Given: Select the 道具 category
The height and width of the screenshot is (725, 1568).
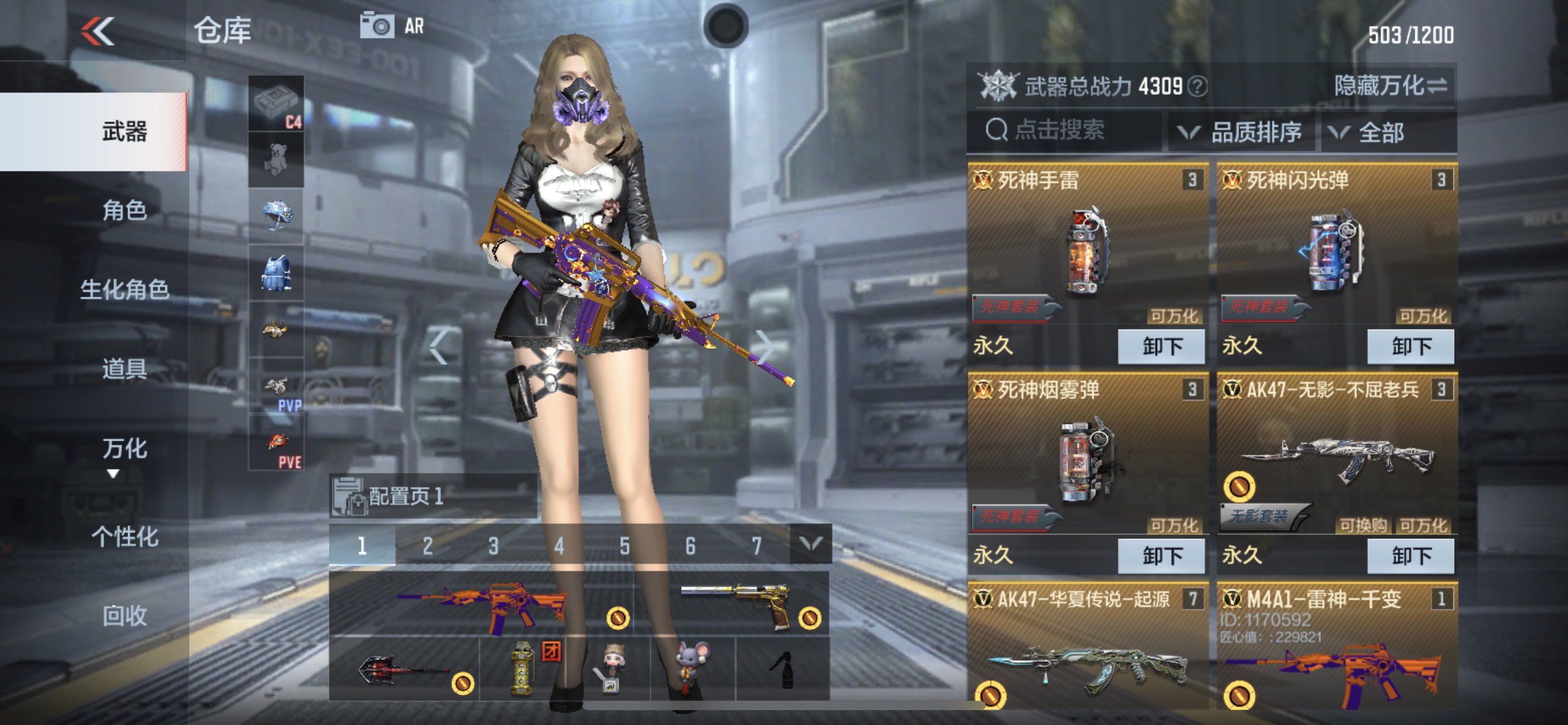Looking at the screenshot, I should coord(124,369).
